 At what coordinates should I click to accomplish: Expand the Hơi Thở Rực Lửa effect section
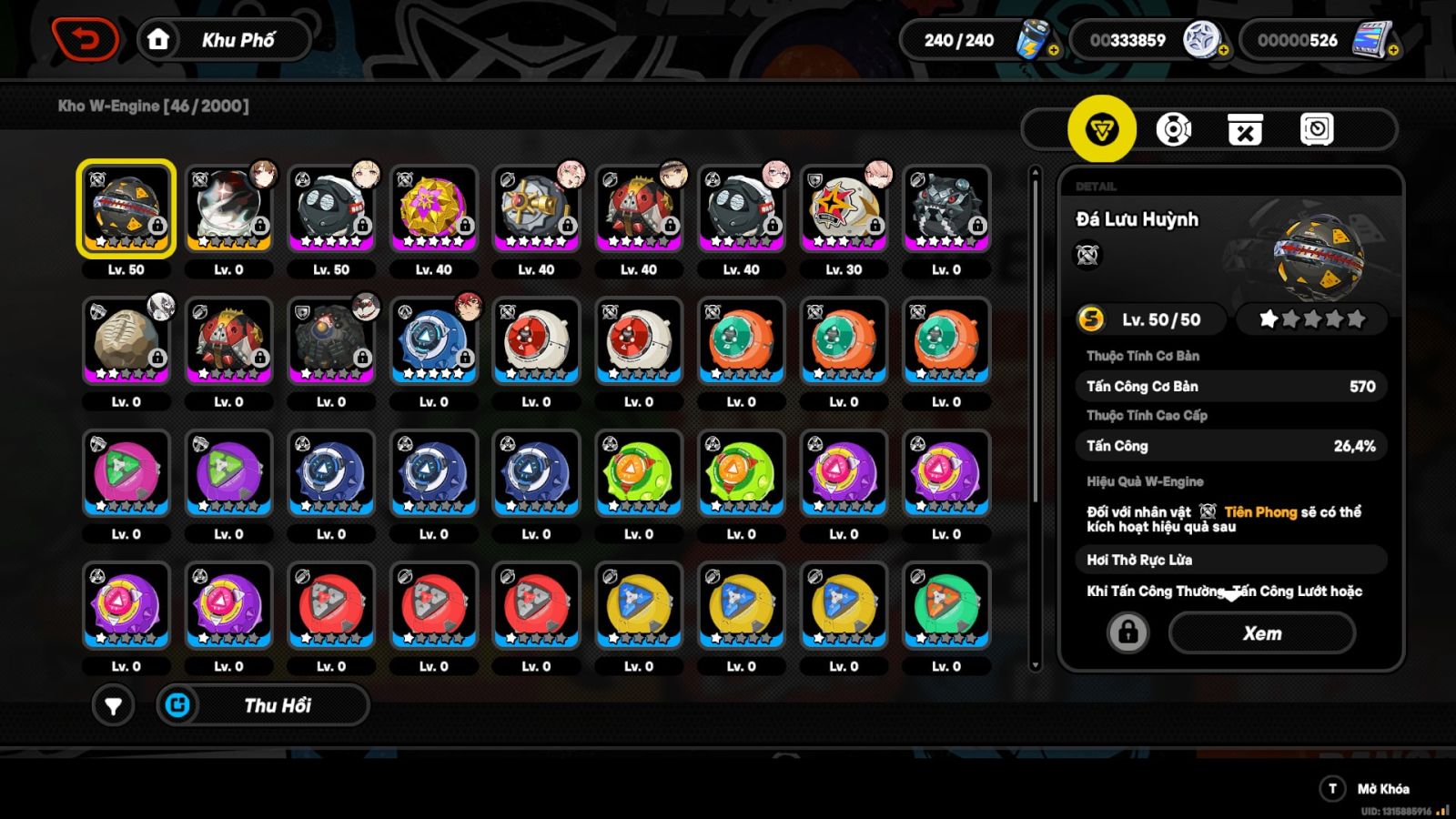[x=1230, y=559]
